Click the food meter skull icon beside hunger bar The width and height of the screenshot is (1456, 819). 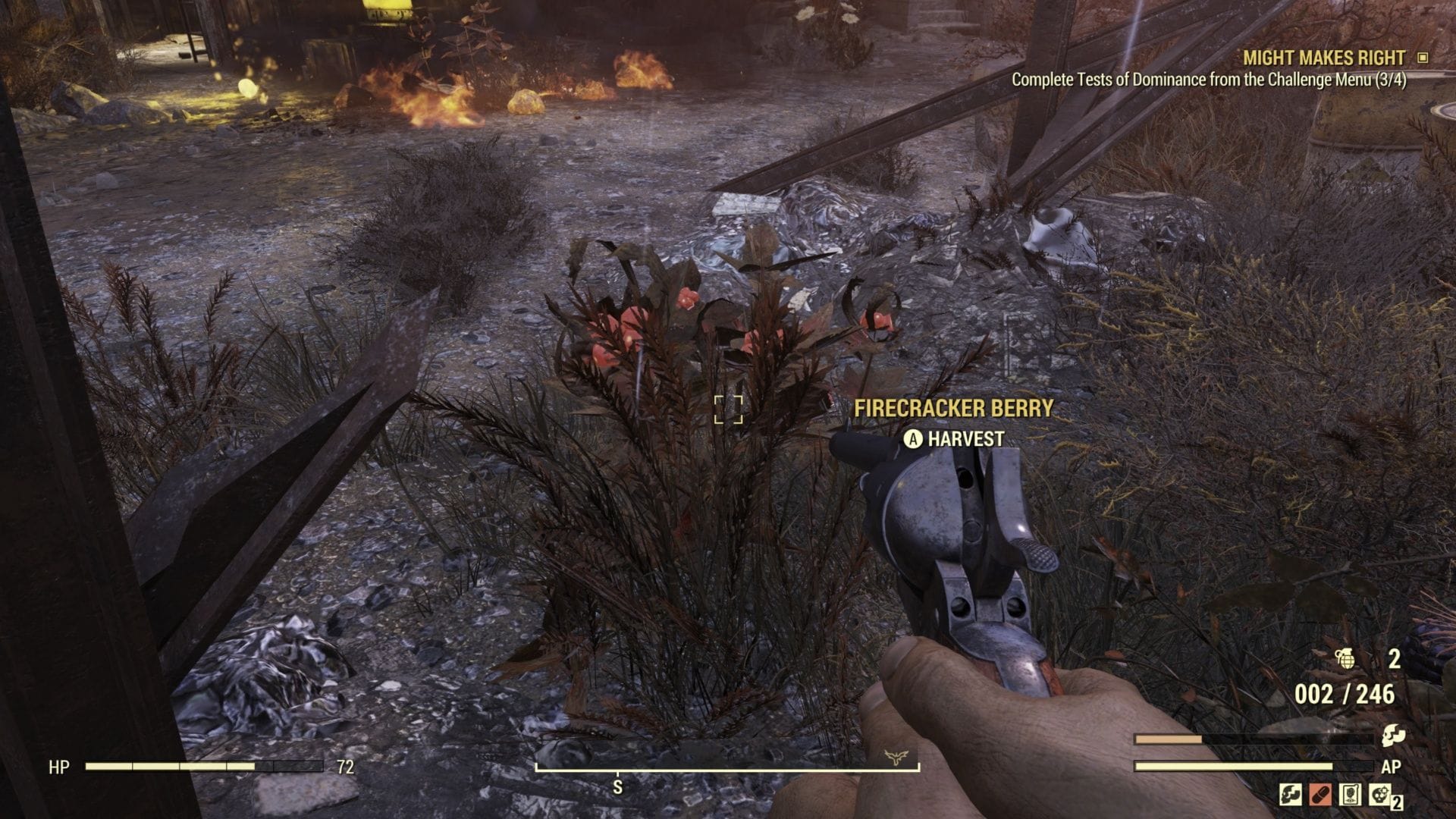[x=1395, y=736]
